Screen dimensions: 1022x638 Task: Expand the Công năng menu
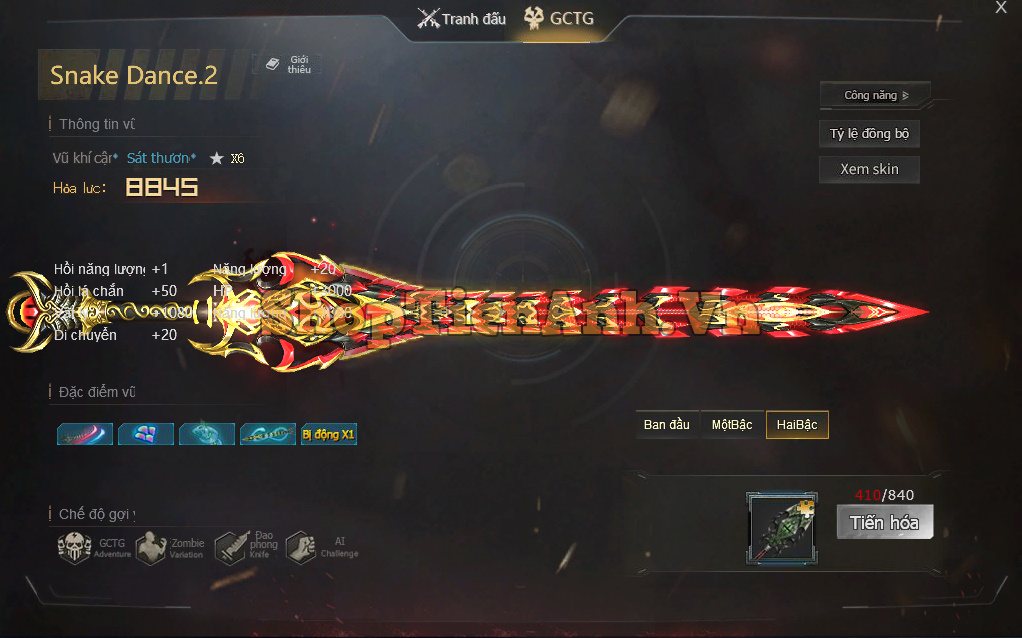click(875, 96)
